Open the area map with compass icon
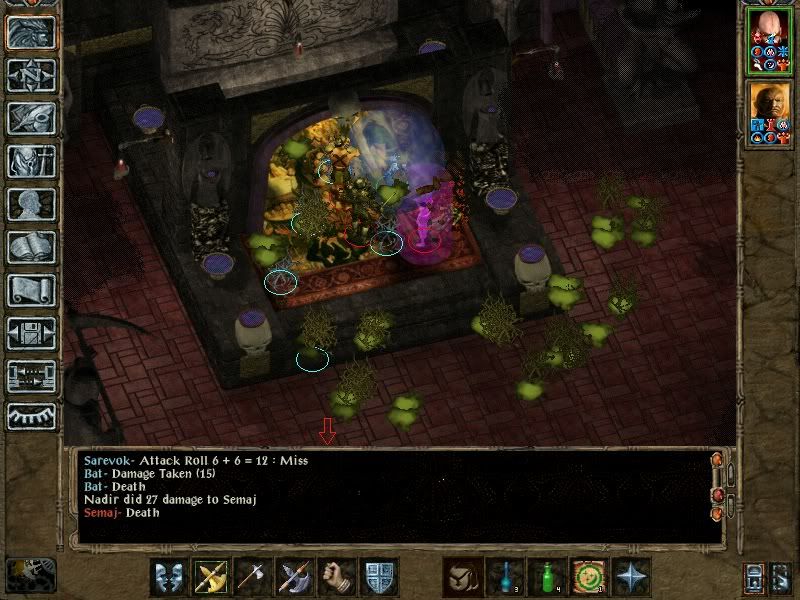The height and width of the screenshot is (600, 800). tap(31, 75)
